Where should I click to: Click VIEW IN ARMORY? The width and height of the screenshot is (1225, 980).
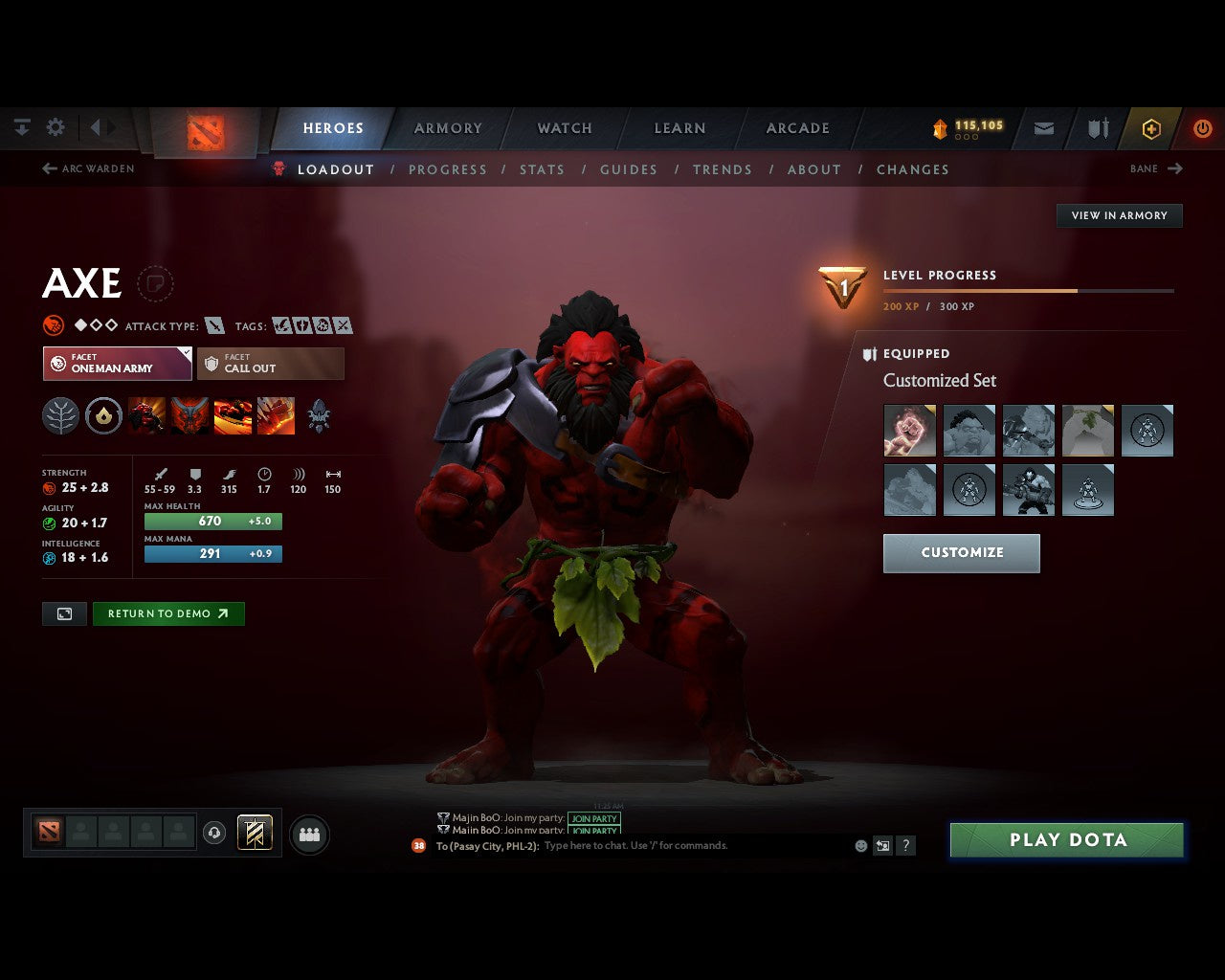(1118, 215)
